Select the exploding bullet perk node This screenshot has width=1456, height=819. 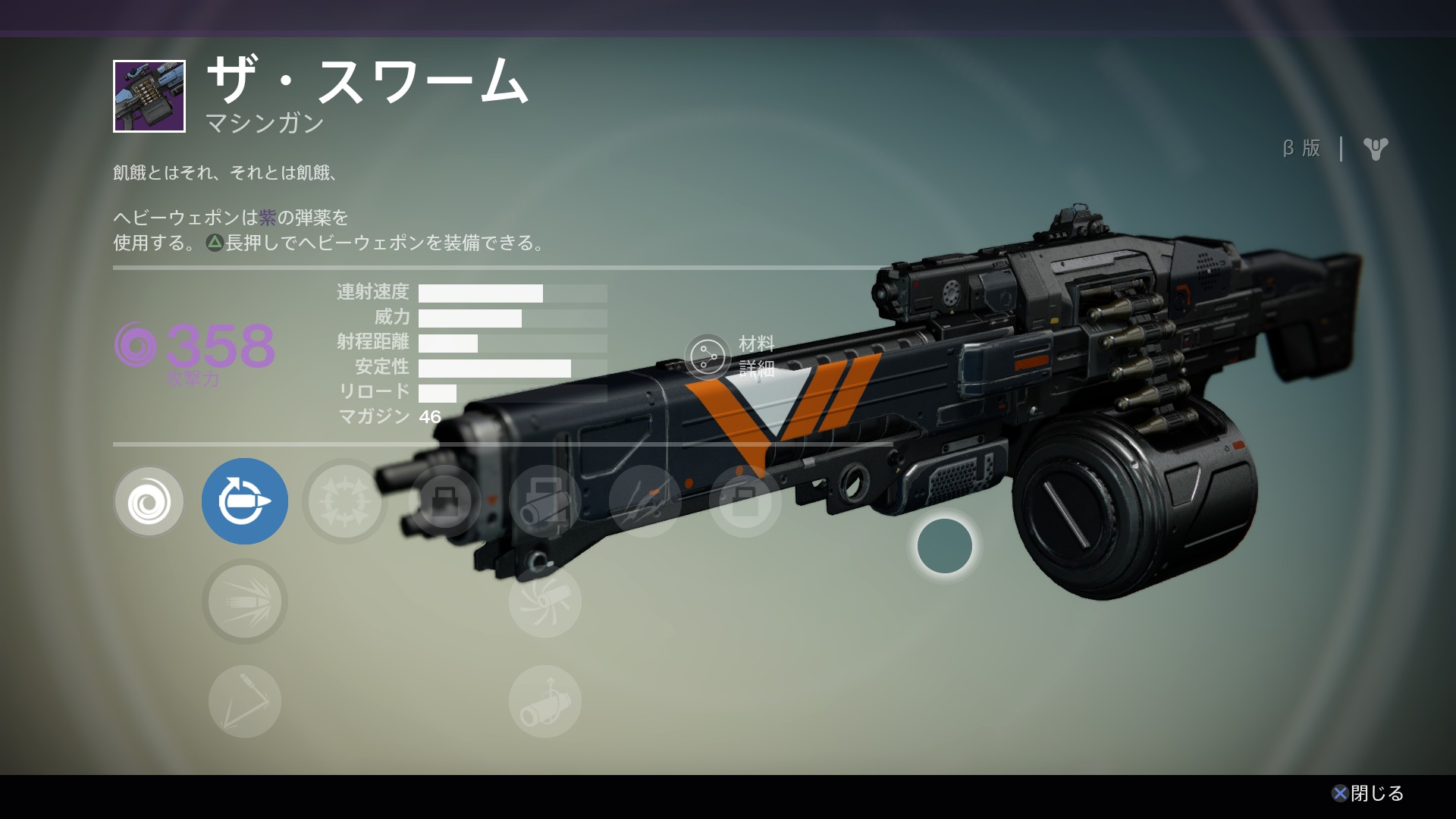[245, 601]
